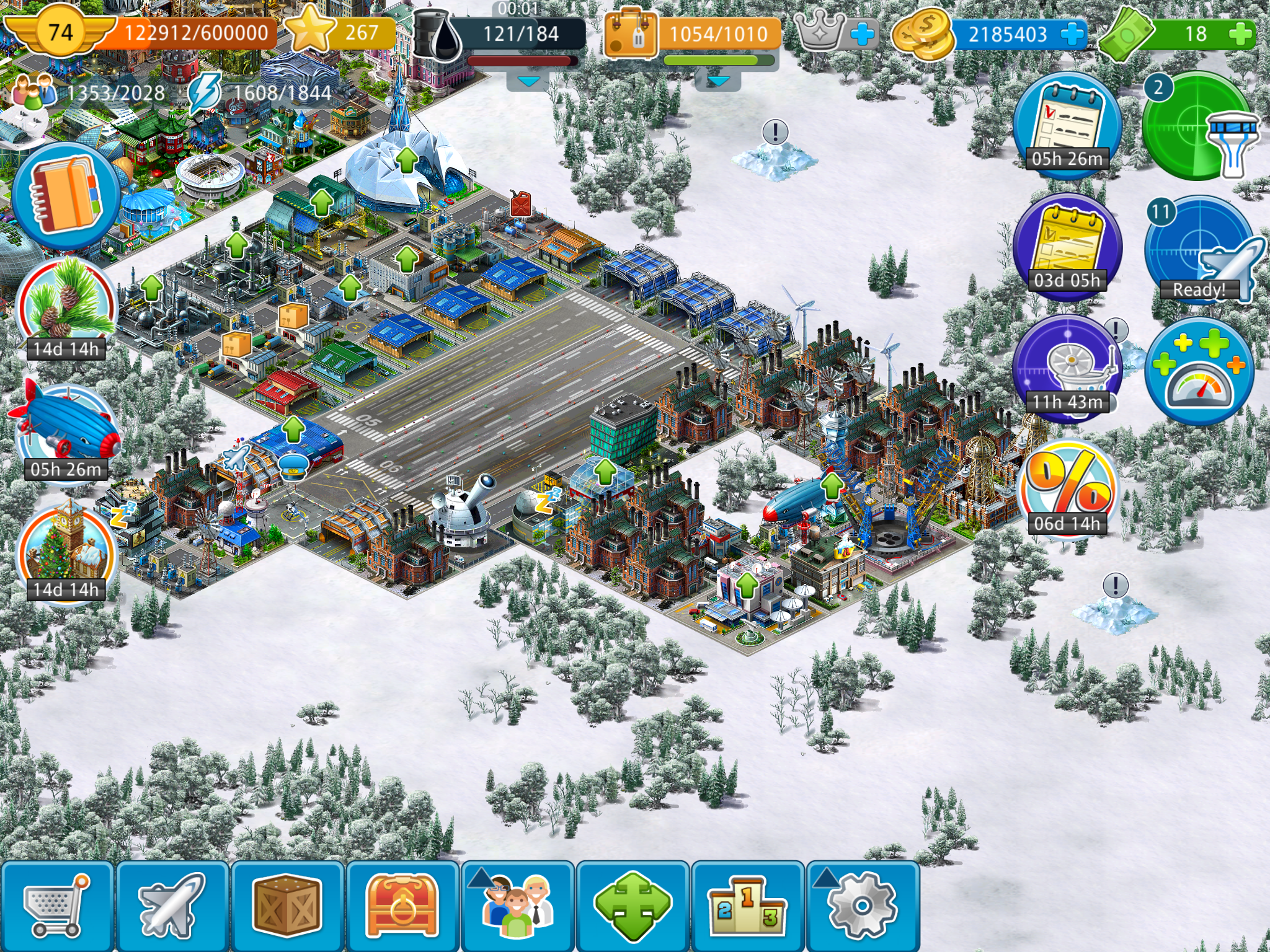
Task: Open the Christmas clock tower event
Action: tap(66, 550)
